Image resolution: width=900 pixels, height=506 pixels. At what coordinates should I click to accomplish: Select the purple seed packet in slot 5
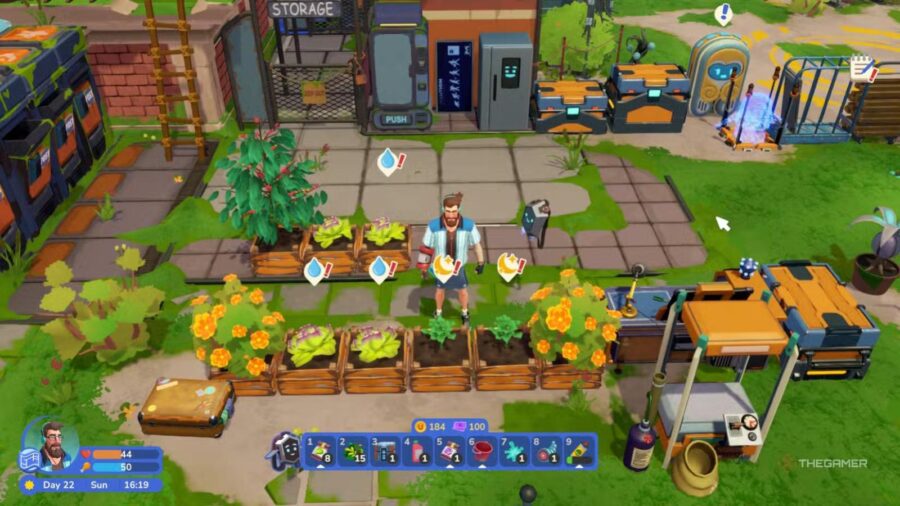[x=449, y=451]
